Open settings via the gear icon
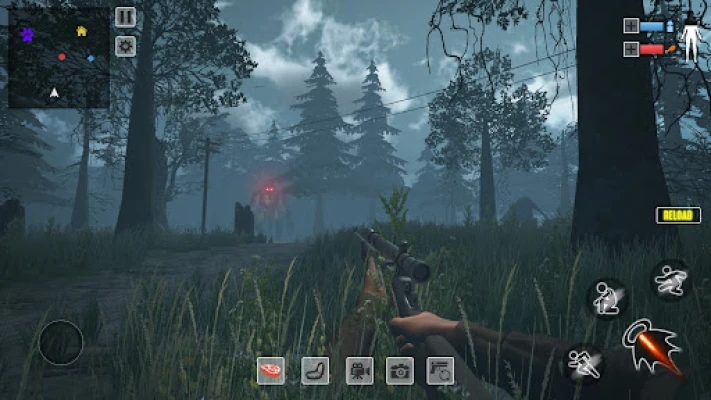711x400 pixels. coord(125,45)
